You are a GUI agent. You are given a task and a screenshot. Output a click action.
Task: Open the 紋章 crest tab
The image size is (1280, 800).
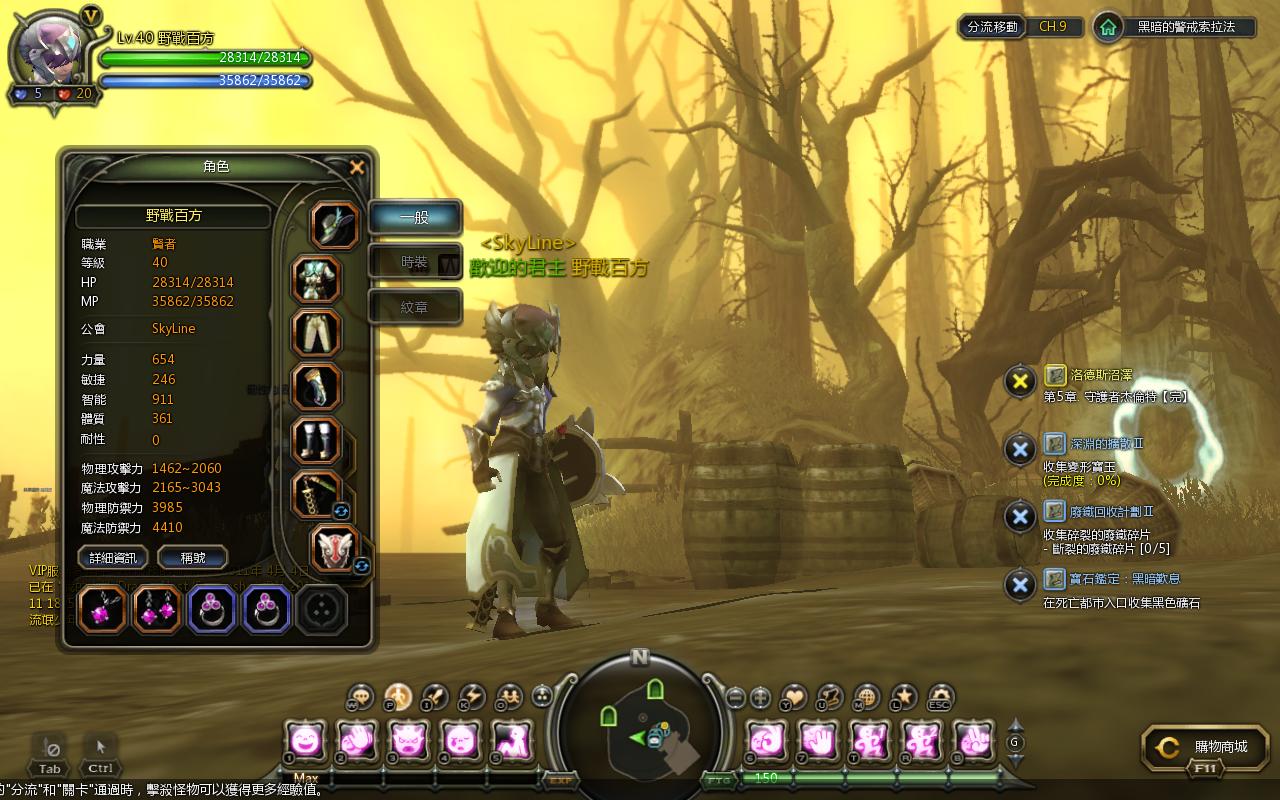[415, 307]
